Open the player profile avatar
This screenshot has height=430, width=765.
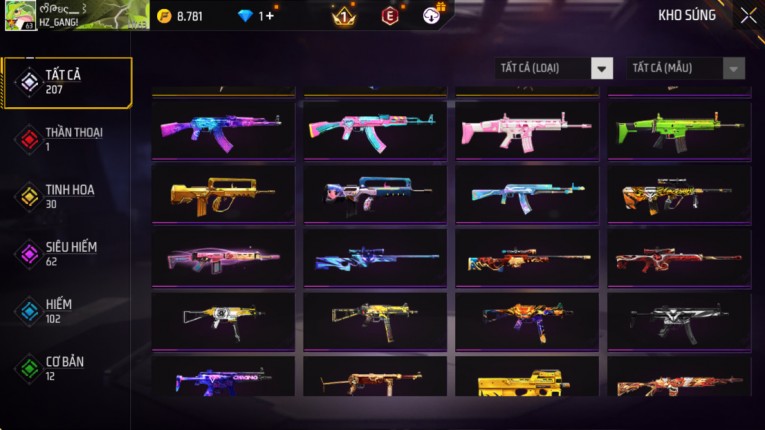(x=19, y=16)
